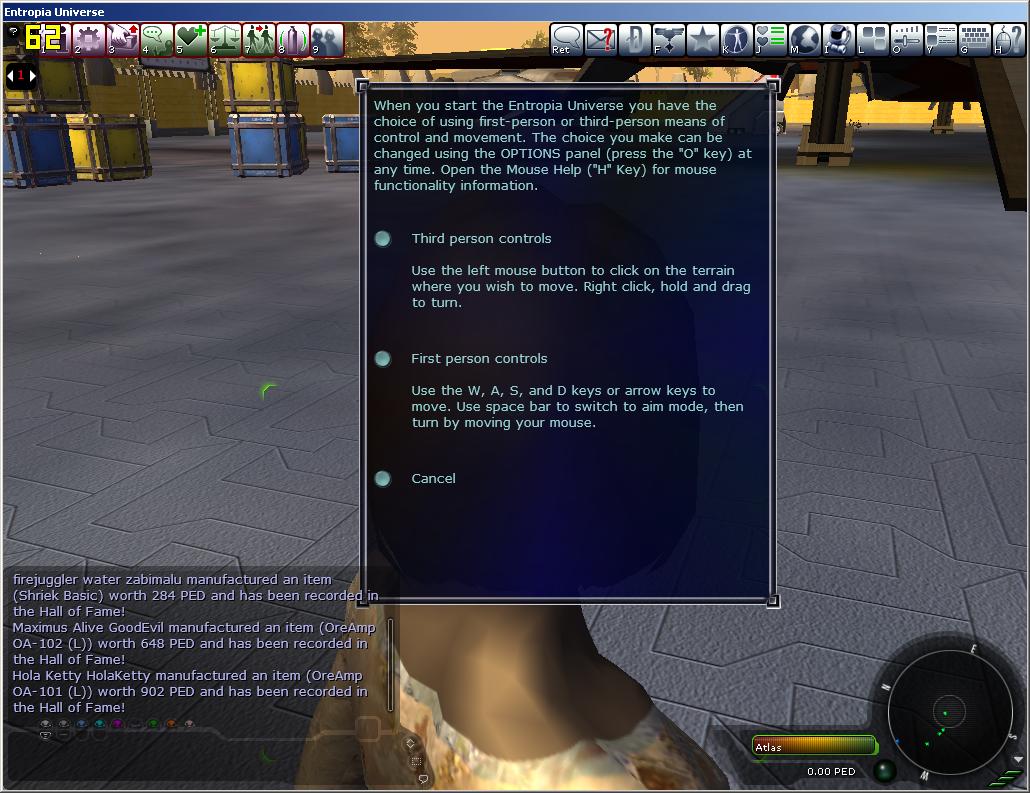Activate the speech bubble action in slot 4
The height and width of the screenshot is (793, 1030).
[156, 39]
